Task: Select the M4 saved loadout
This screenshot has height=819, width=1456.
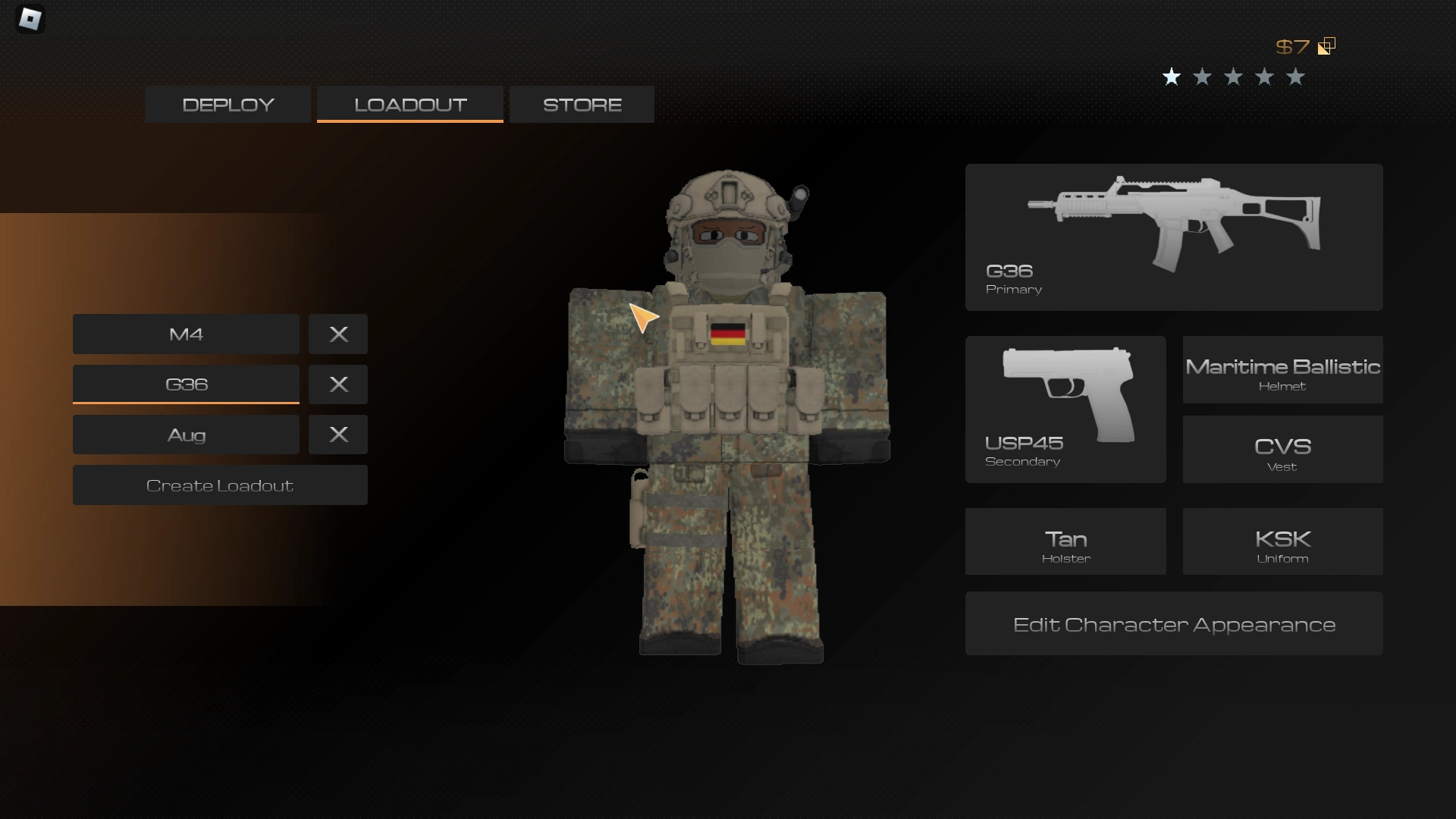Action: pos(186,334)
